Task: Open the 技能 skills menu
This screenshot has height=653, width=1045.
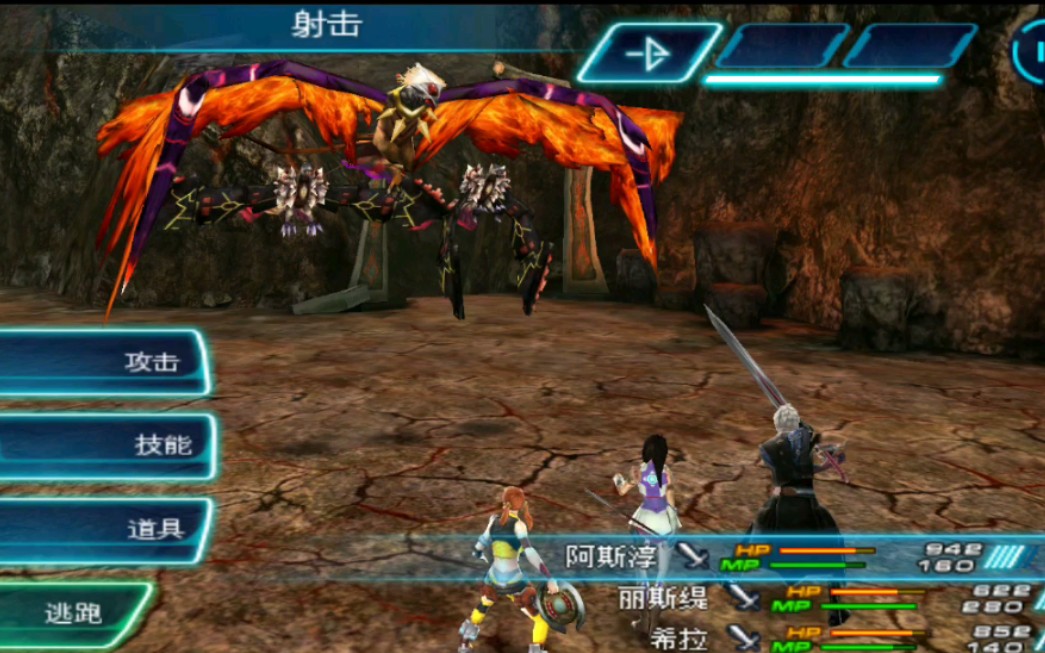Action: tap(108, 445)
